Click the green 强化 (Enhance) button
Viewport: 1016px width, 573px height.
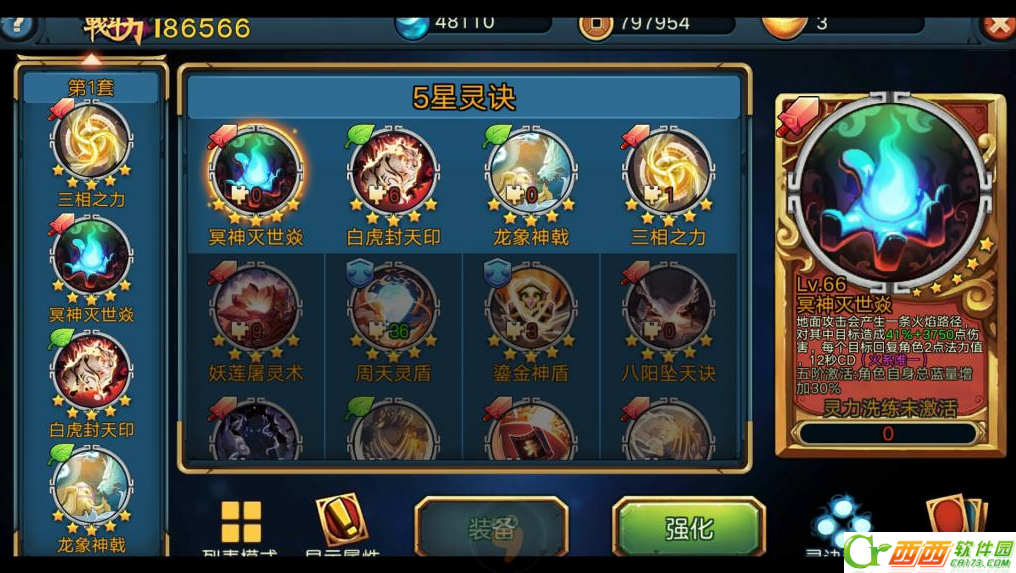[688, 528]
